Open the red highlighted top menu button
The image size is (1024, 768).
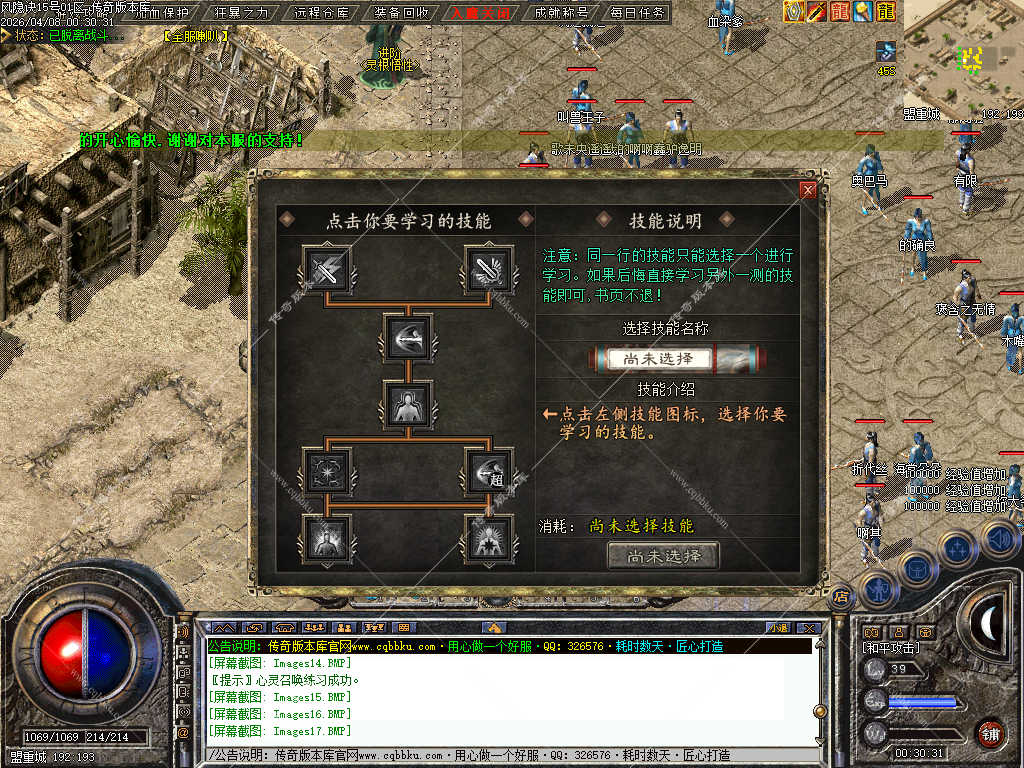click(480, 13)
